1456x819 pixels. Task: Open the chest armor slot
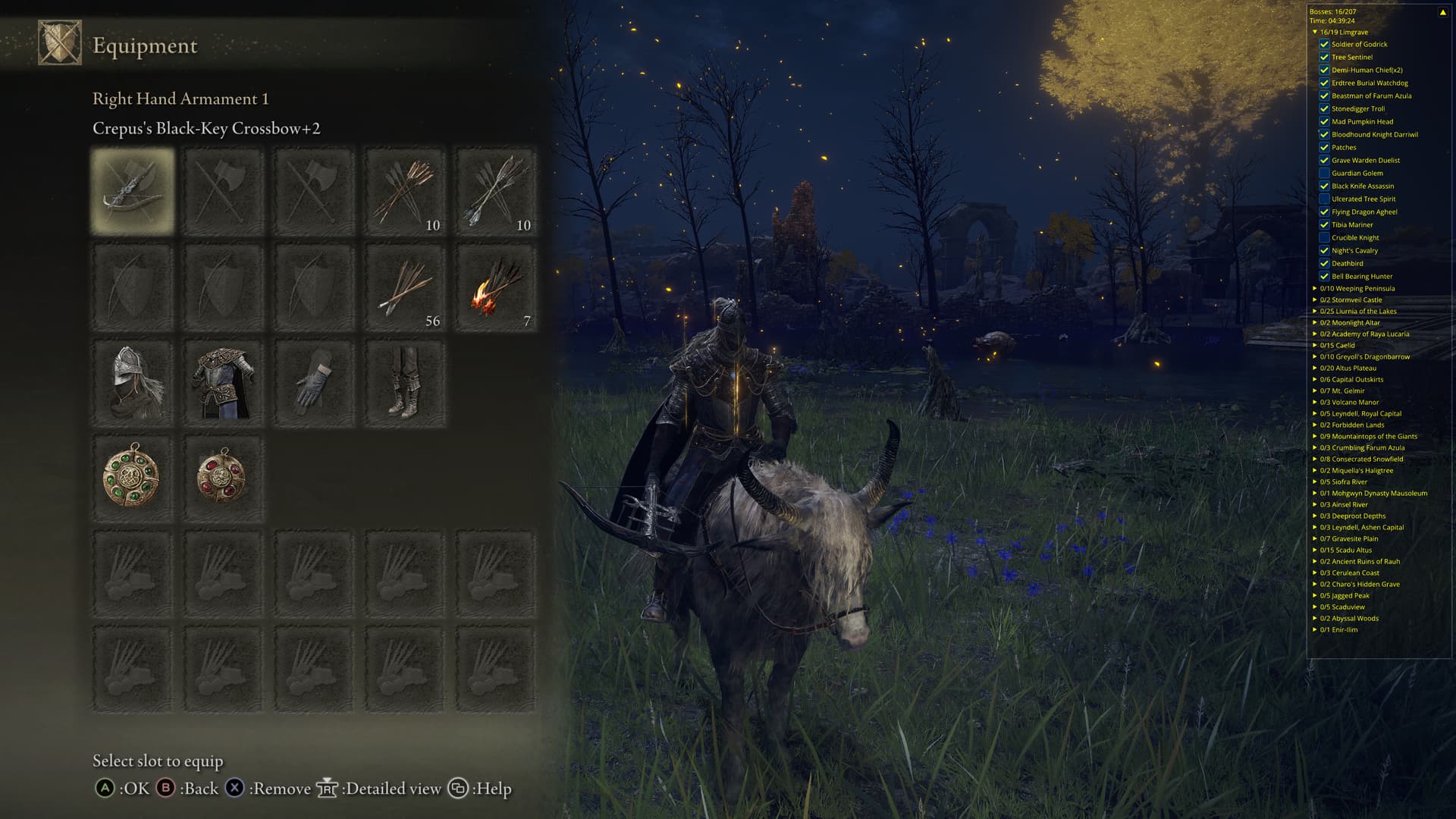pyautogui.click(x=223, y=383)
